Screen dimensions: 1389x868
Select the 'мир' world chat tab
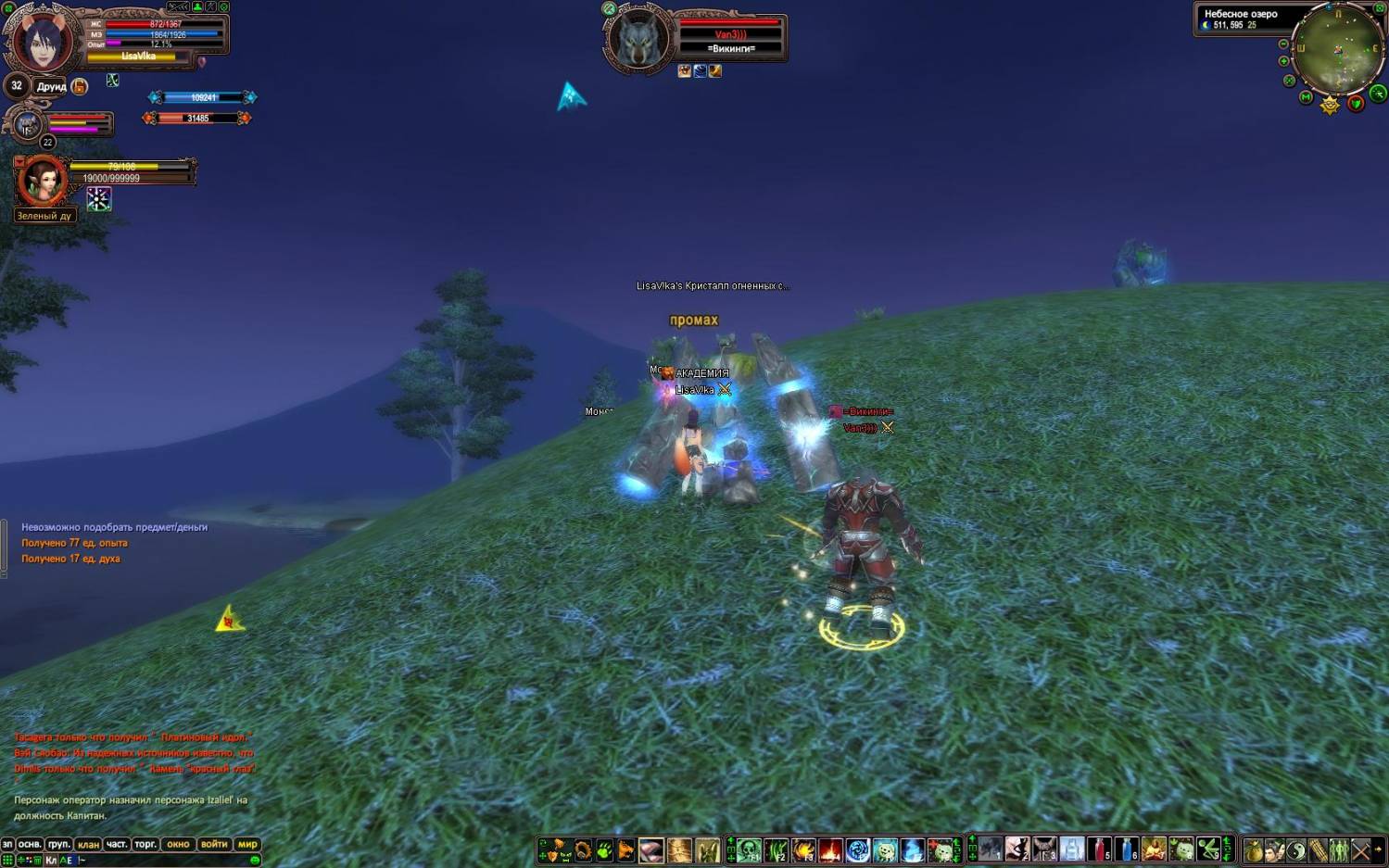[247, 844]
